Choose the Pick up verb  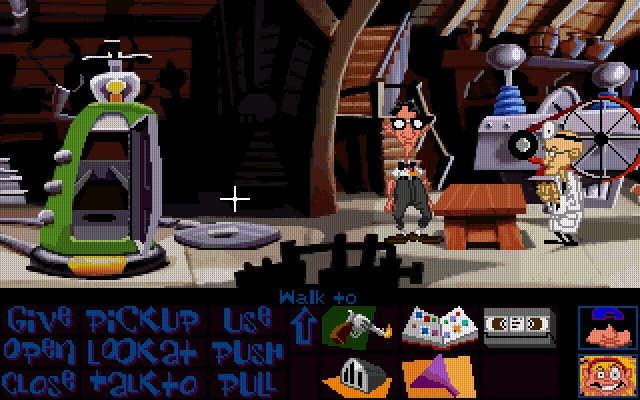pyautogui.click(x=143, y=321)
